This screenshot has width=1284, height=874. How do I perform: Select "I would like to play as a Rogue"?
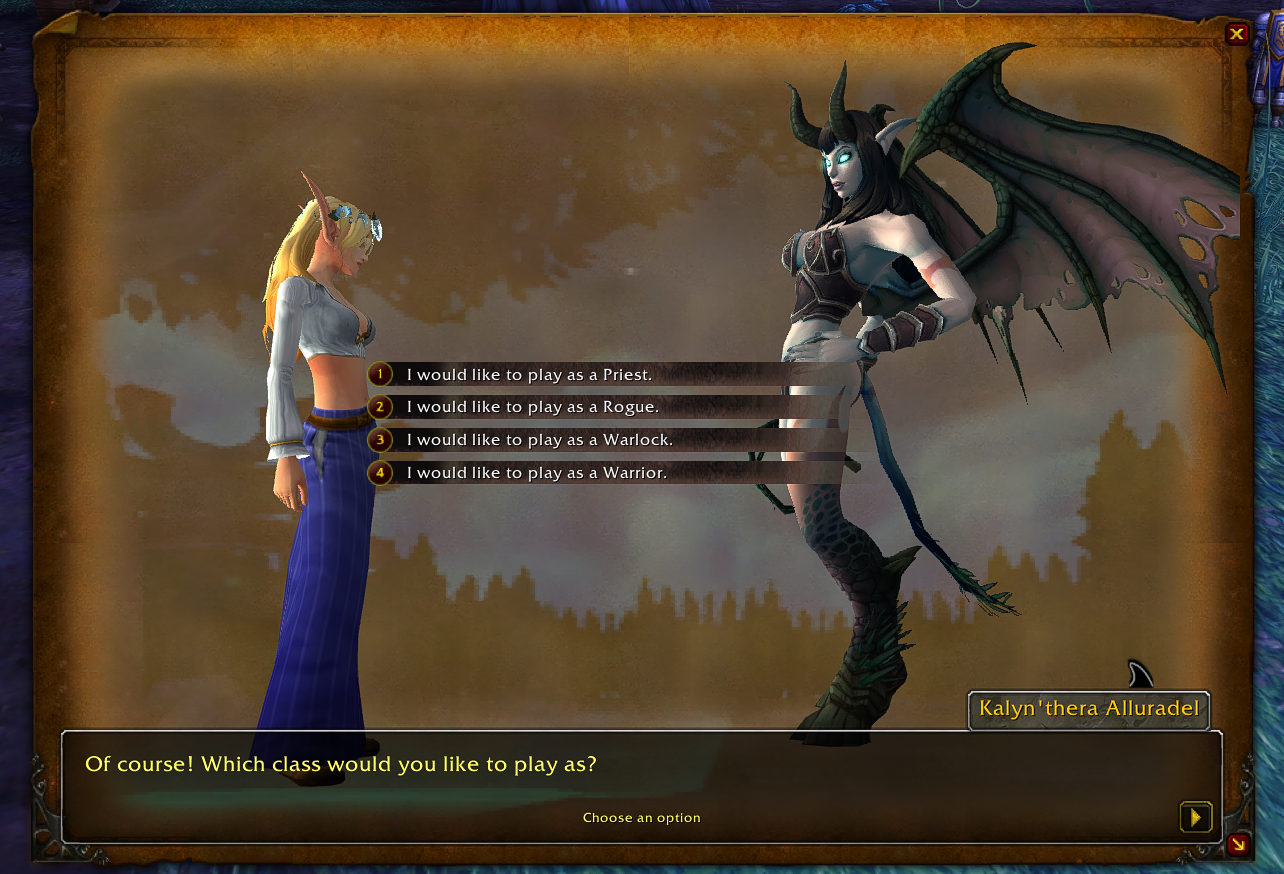[532, 407]
